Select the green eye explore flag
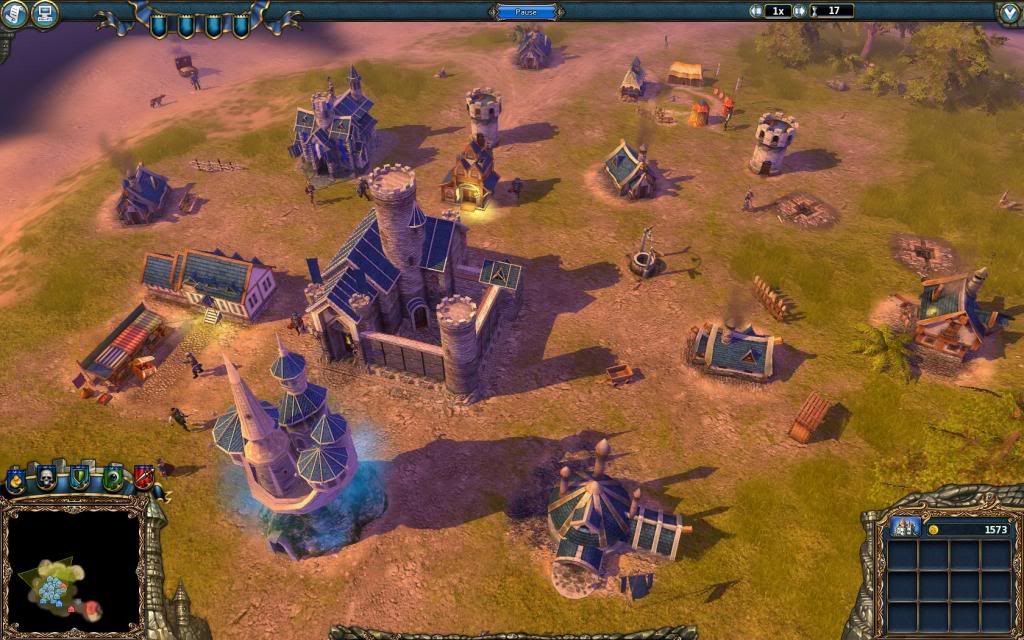1024x640 pixels. click(112, 477)
